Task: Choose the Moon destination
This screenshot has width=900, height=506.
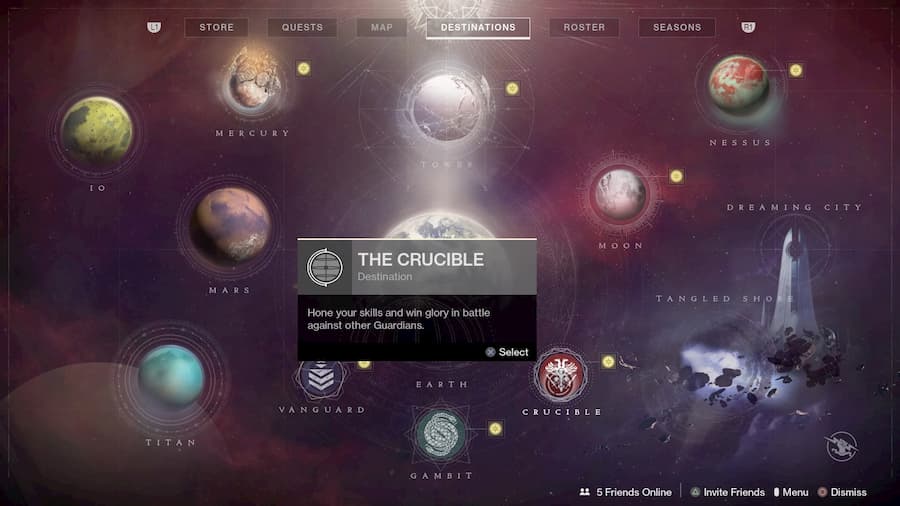Action: click(x=619, y=193)
